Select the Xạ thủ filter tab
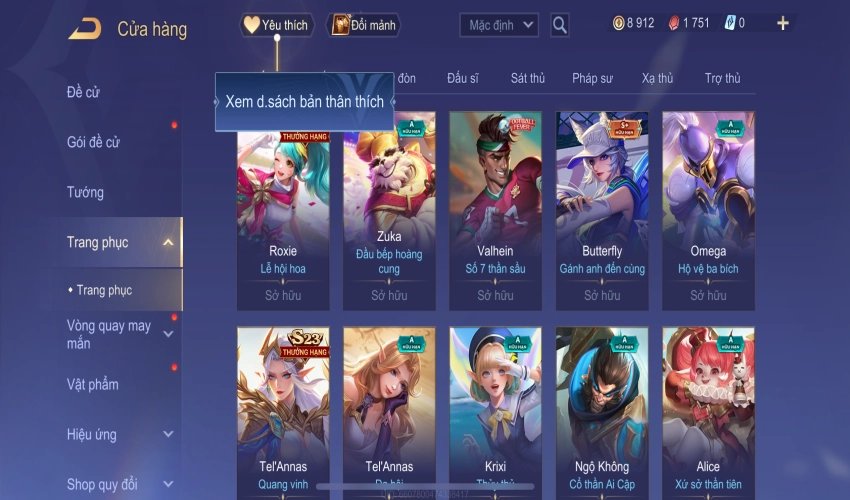This screenshot has width=850, height=500. (658, 78)
